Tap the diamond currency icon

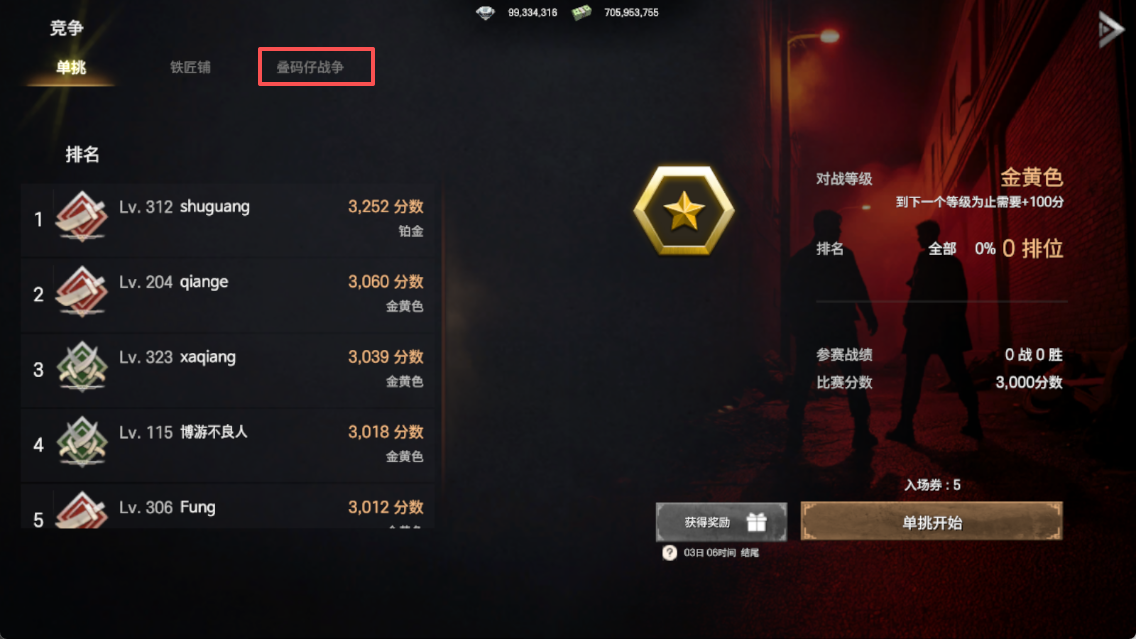click(x=486, y=13)
